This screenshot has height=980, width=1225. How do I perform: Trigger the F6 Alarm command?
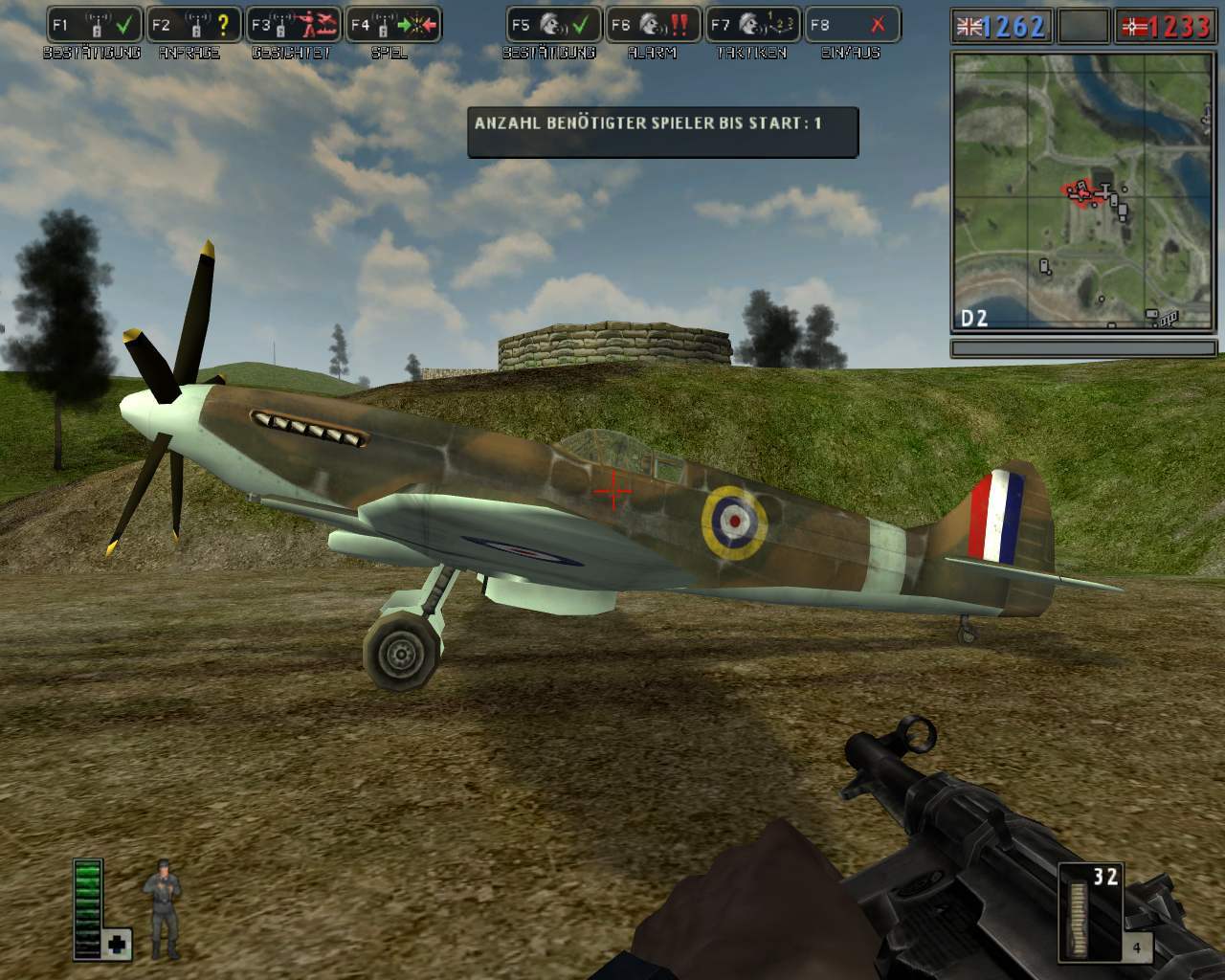(x=654, y=25)
